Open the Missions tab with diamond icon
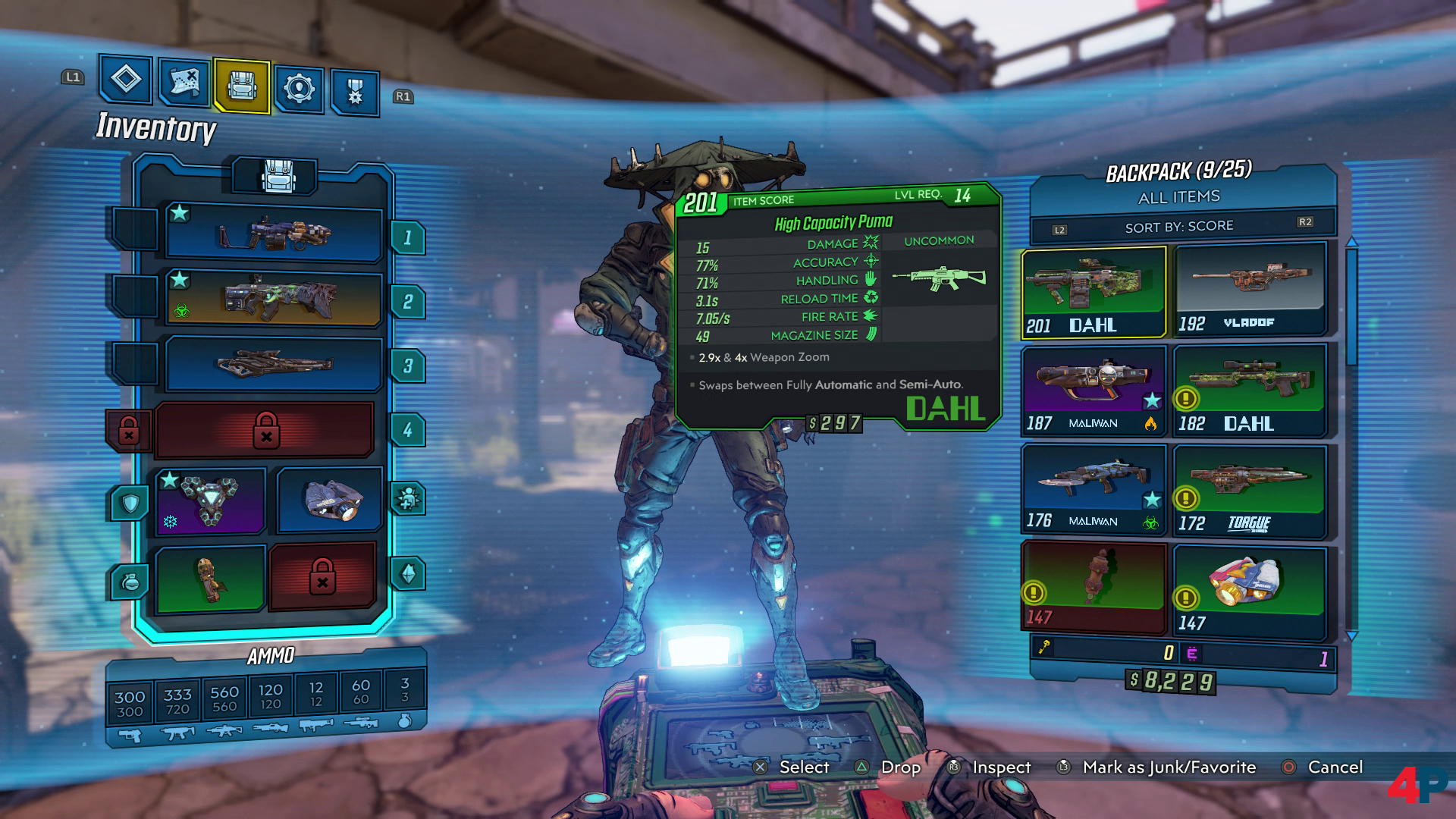The image size is (1456, 819). coord(126,80)
